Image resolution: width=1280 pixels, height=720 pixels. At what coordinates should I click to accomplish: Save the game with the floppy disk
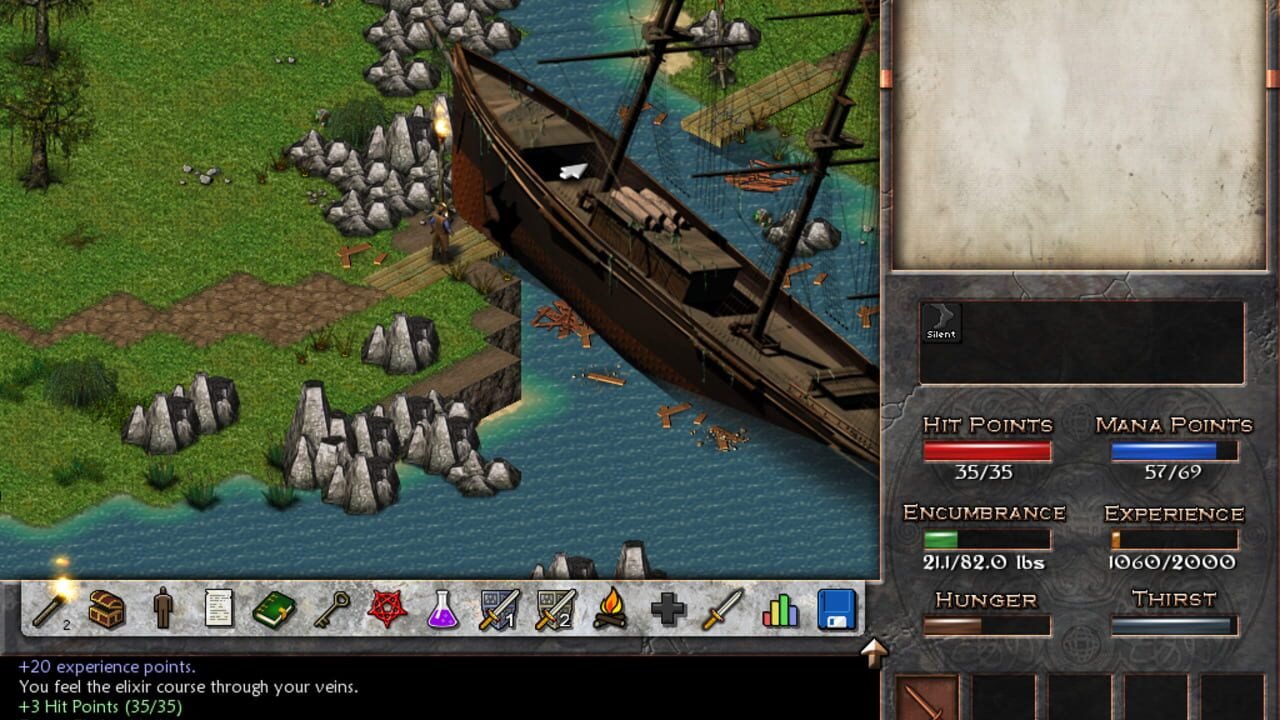click(x=837, y=608)
